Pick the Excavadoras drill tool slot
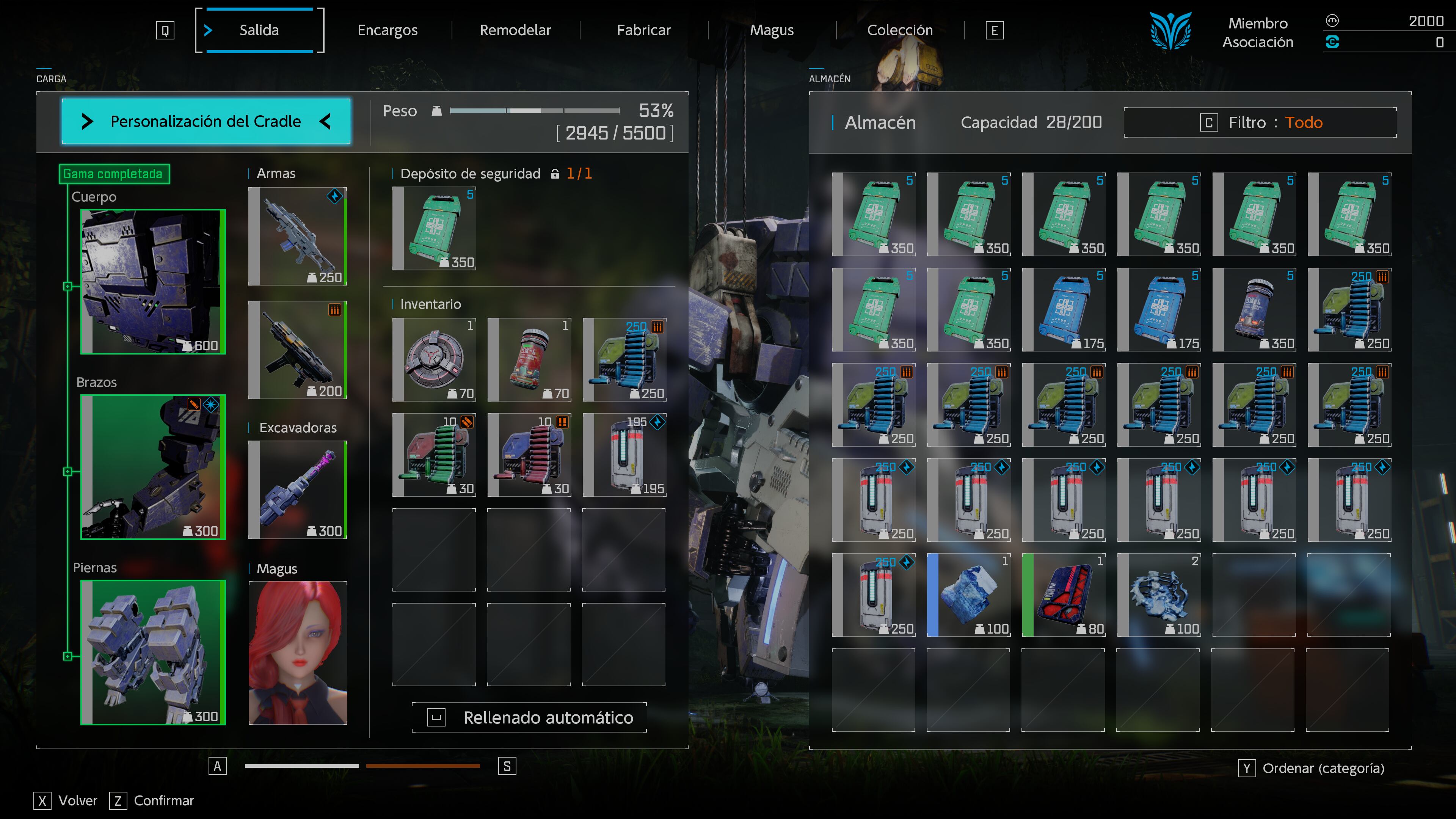The height and width of the screenshot is (819, 1456). coord(298,490)
